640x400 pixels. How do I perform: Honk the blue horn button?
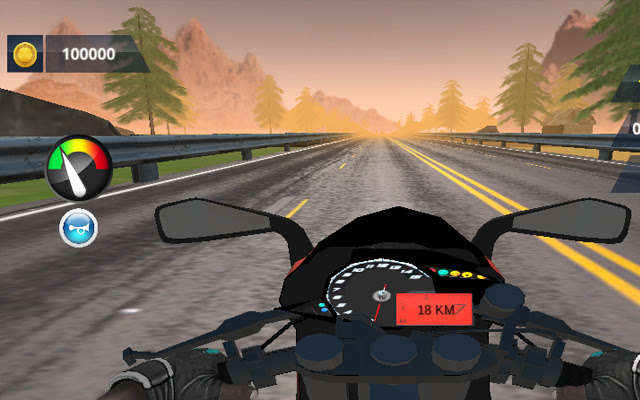[76, 227]
